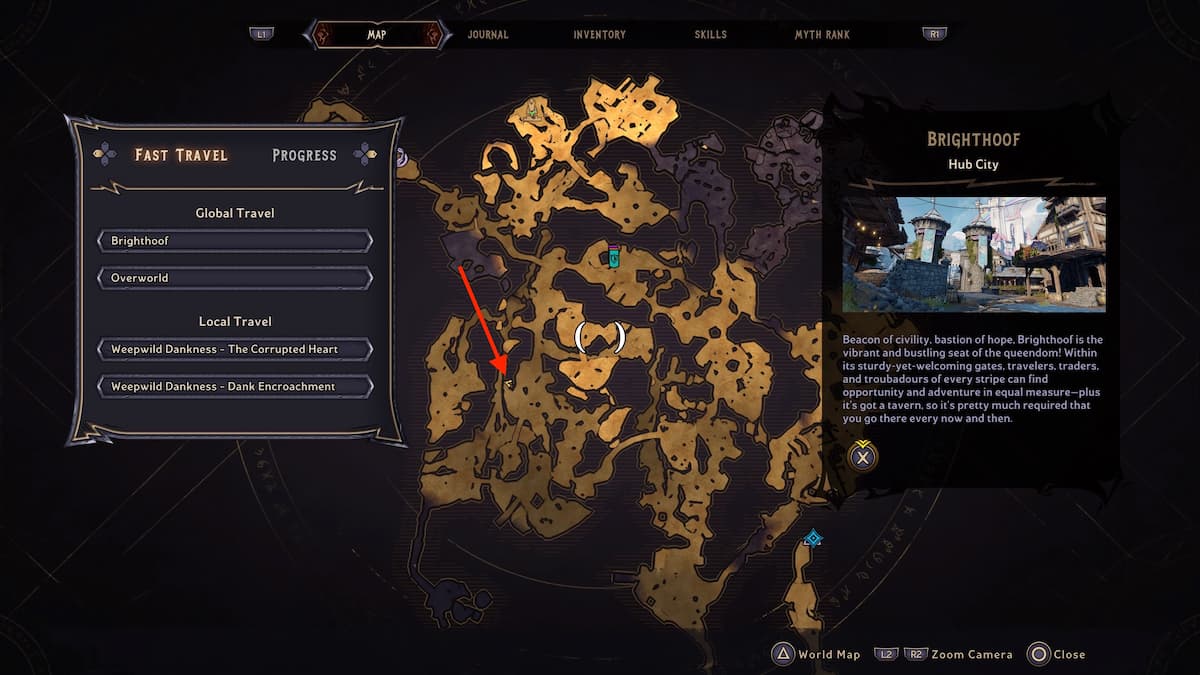Click the blue diamond fast travel marker

click(813, 539)
